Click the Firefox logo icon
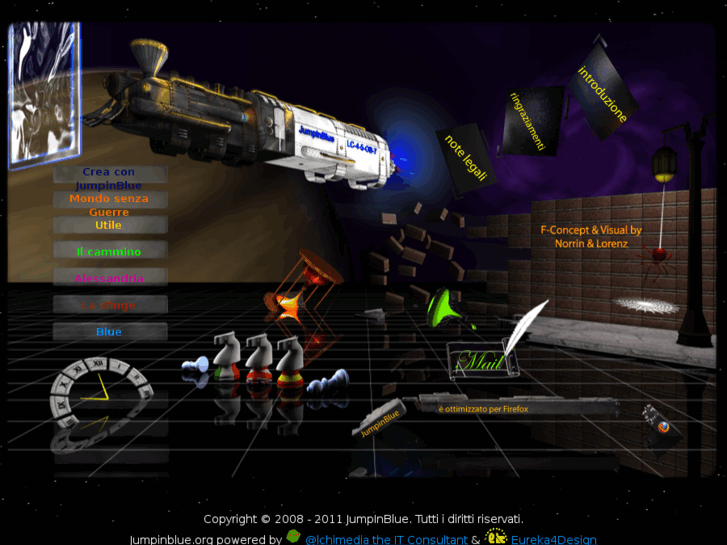Image resolution: width=727 pixels, height=545 pixels. (663, 427)
